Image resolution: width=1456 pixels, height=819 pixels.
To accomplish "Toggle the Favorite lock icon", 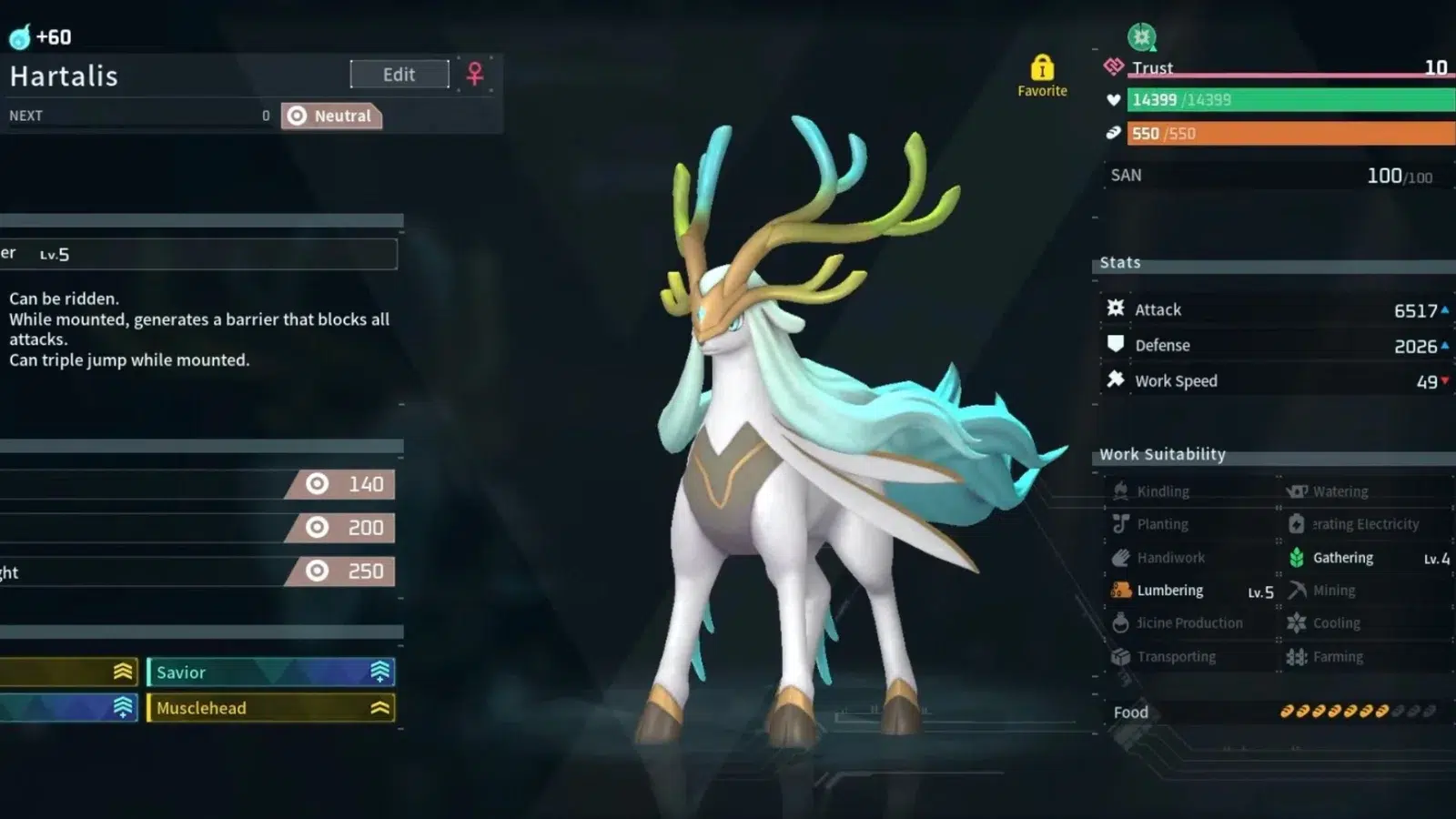I will [x=1042, y=70].
